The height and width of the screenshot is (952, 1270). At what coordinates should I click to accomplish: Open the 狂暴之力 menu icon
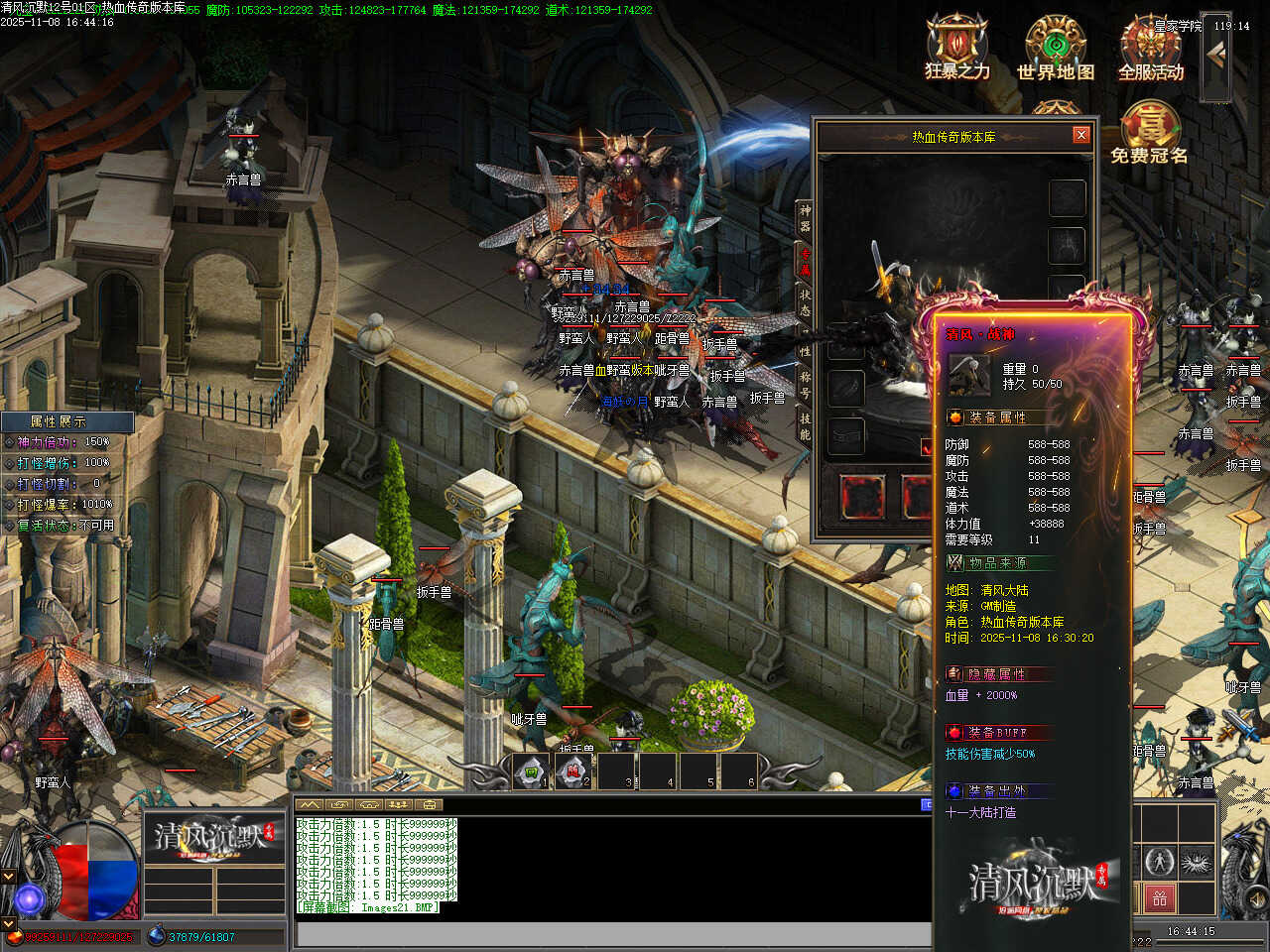[x=956, y=46]
